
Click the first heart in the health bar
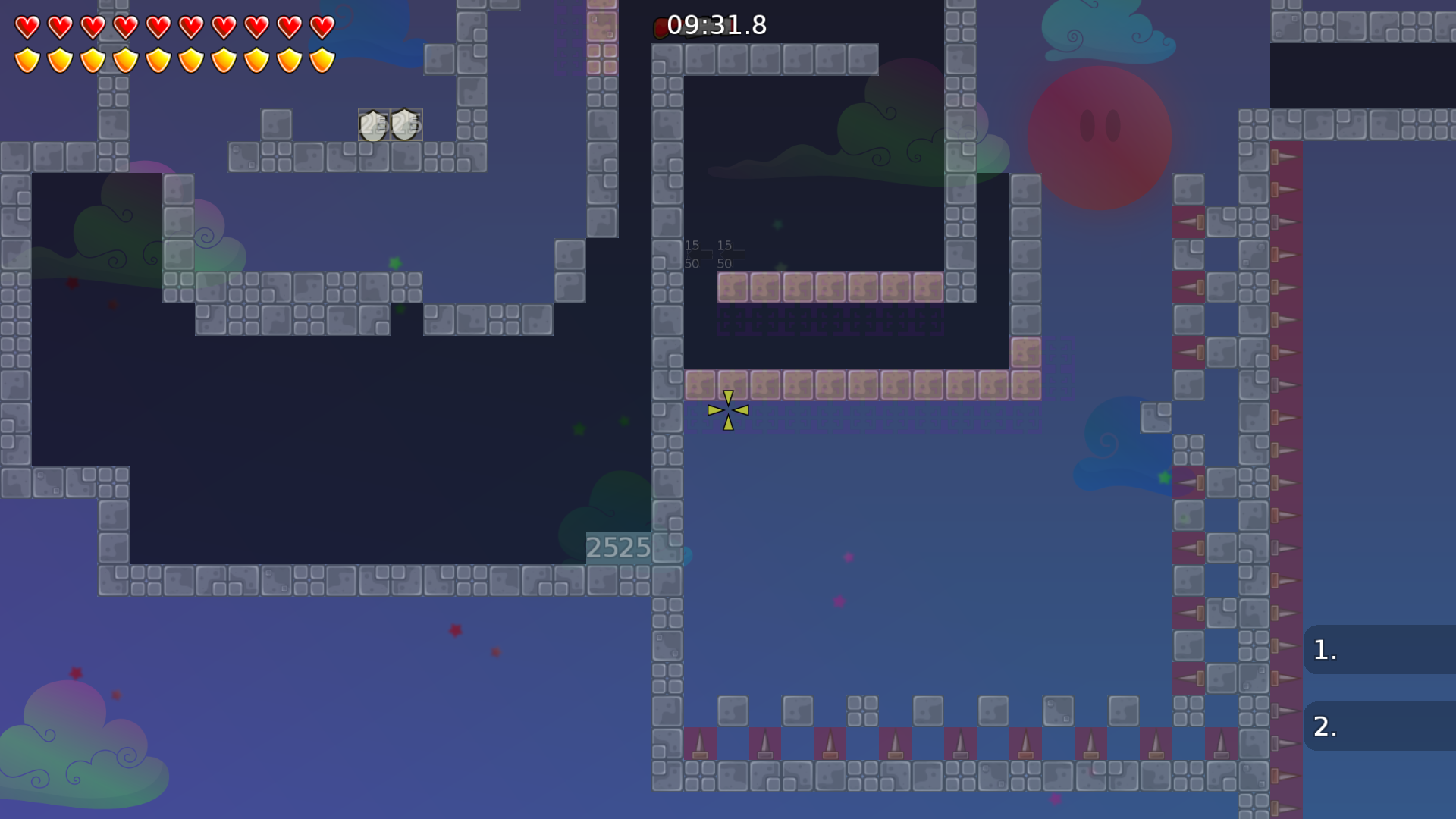pos(27,27)
